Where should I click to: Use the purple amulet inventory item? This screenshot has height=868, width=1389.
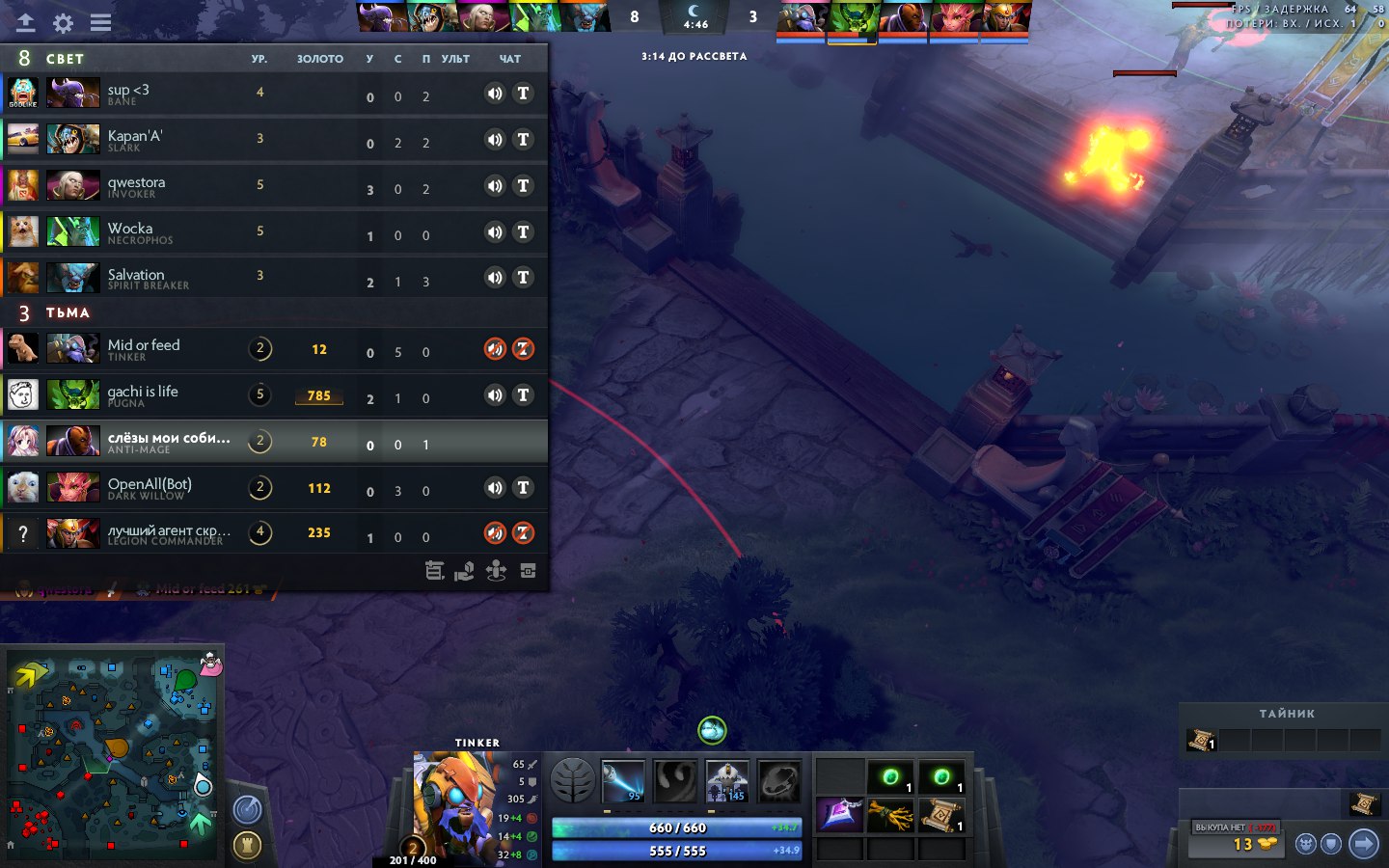click(x=840, y=815)
